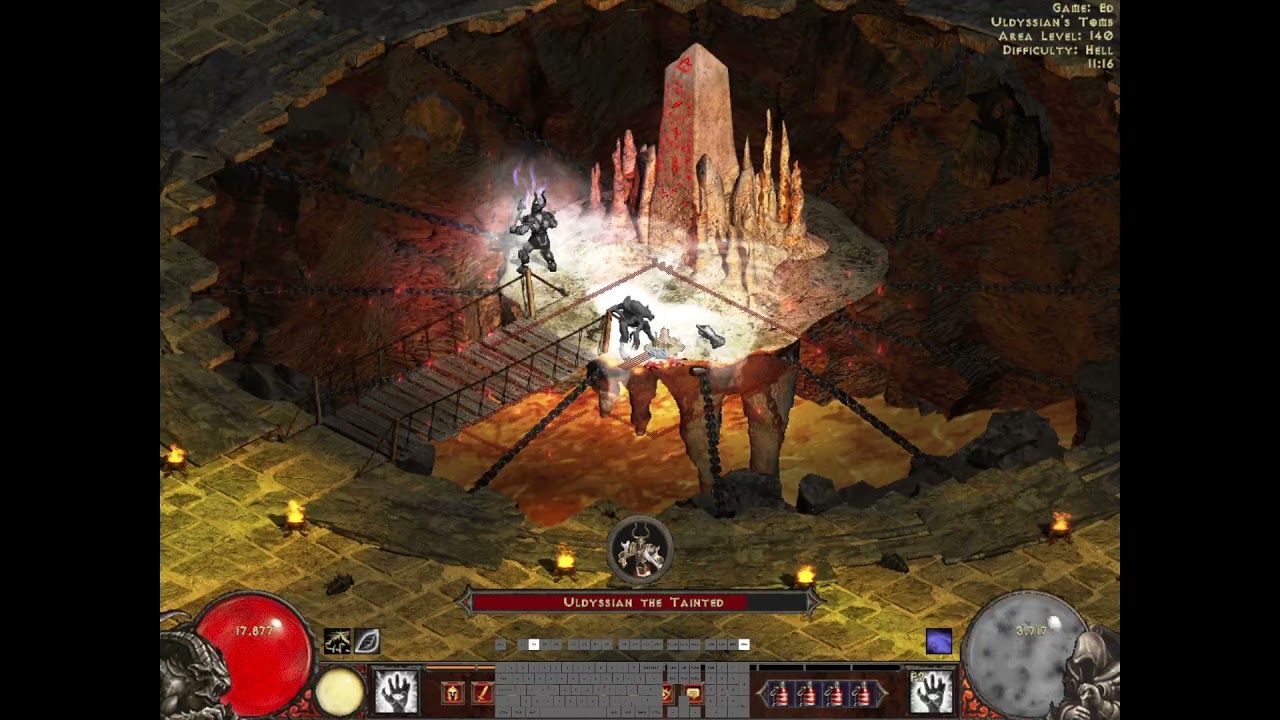Use the first red potion in the belt
Image resolution: width=1280 pixels, height=720 pixels.
tap(780, 693)
